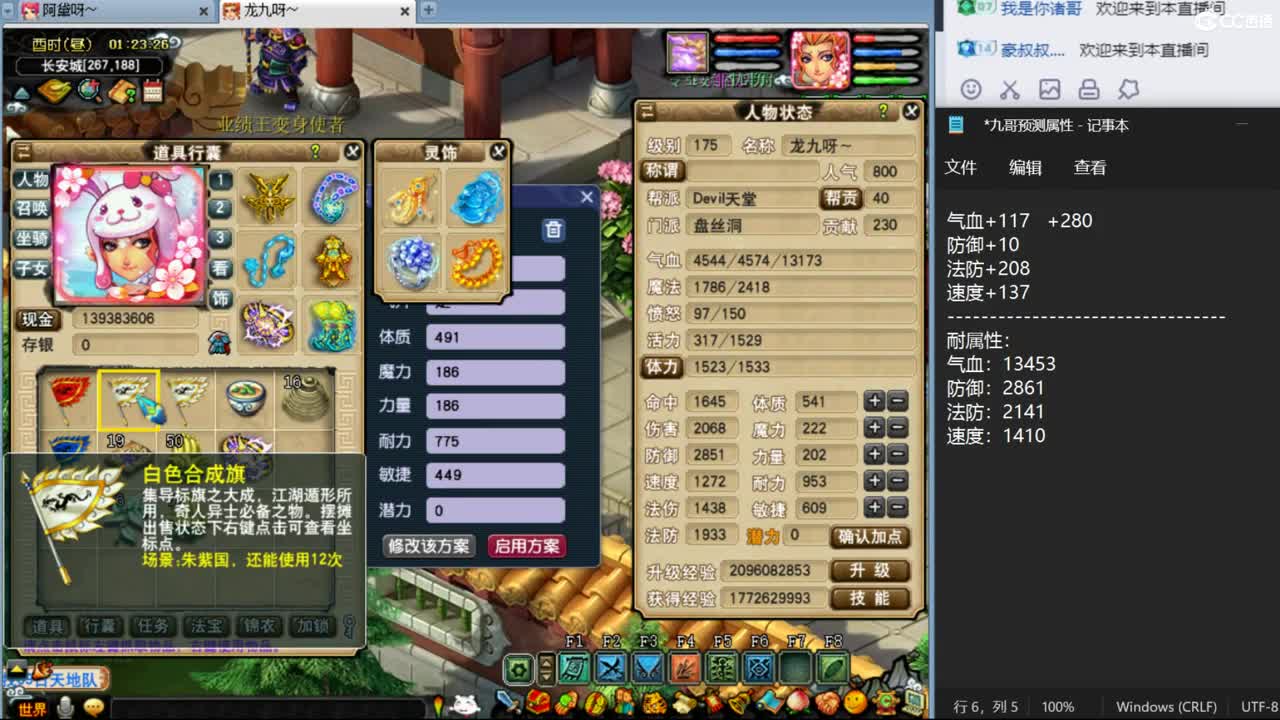Click the help question mark on 人物状态 panel

click(885, 111)
